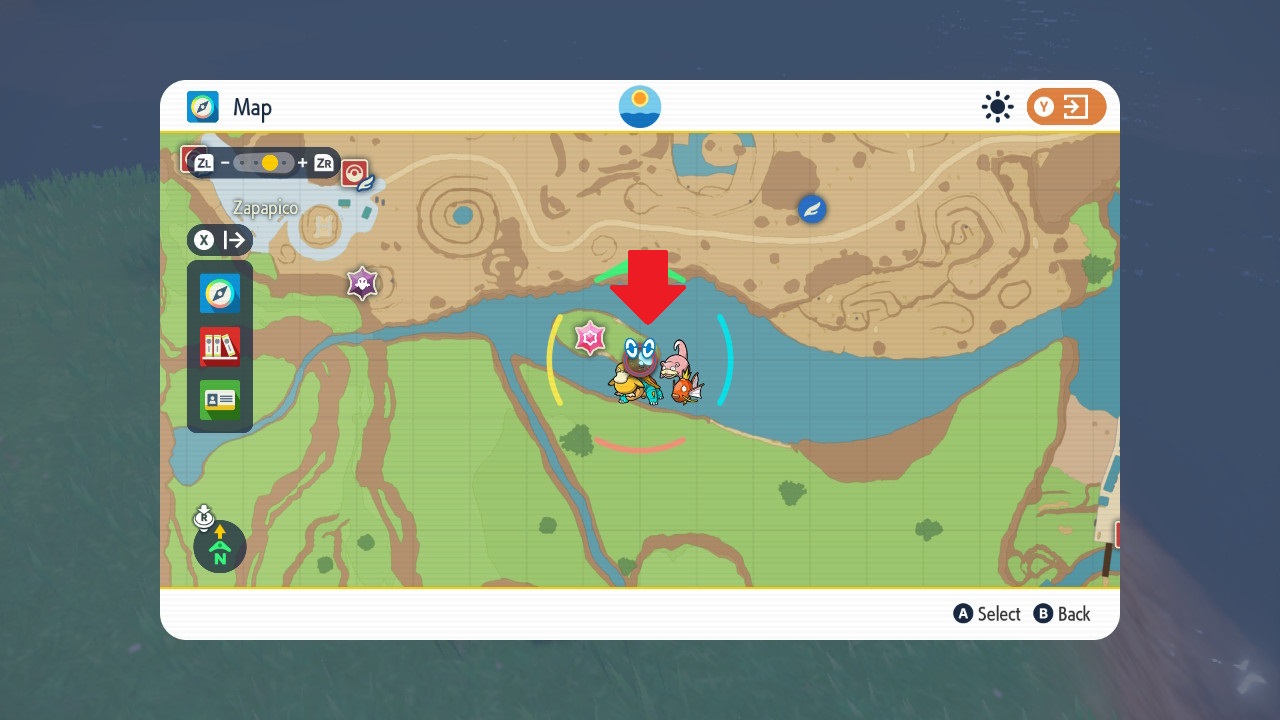
Task: Select the Magikarp icon on the map
Action: 686,388
